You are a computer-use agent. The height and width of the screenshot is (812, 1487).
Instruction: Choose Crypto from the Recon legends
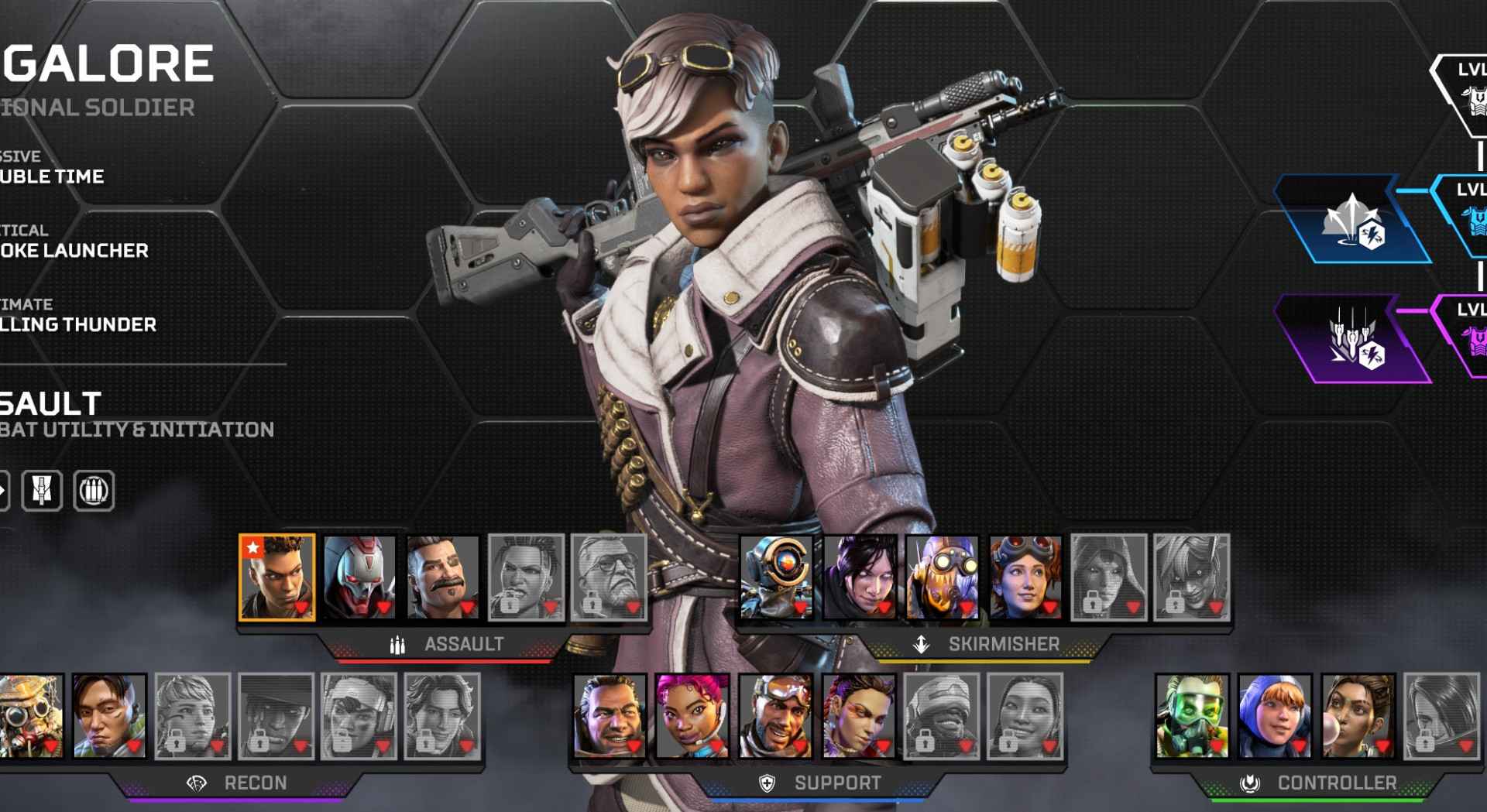(x=109, y=716)
